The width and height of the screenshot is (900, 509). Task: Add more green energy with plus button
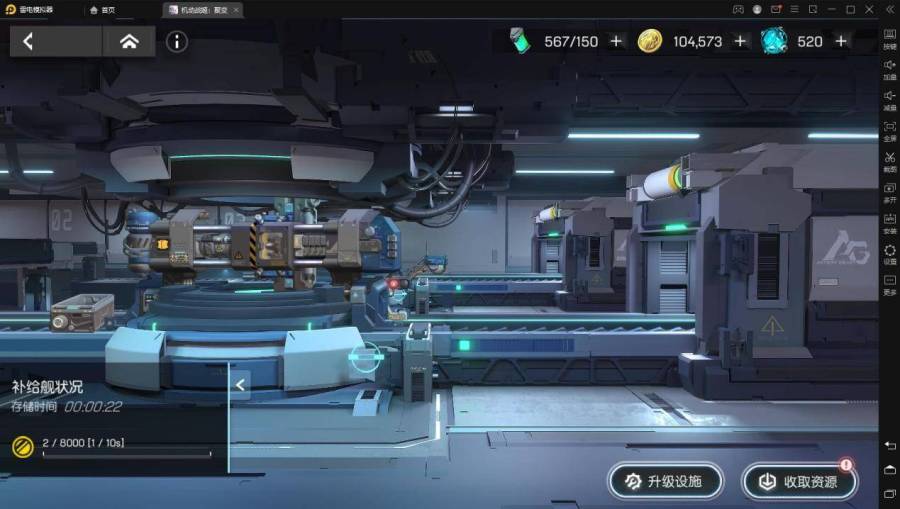pyautogui.click(x=616, y=41)
